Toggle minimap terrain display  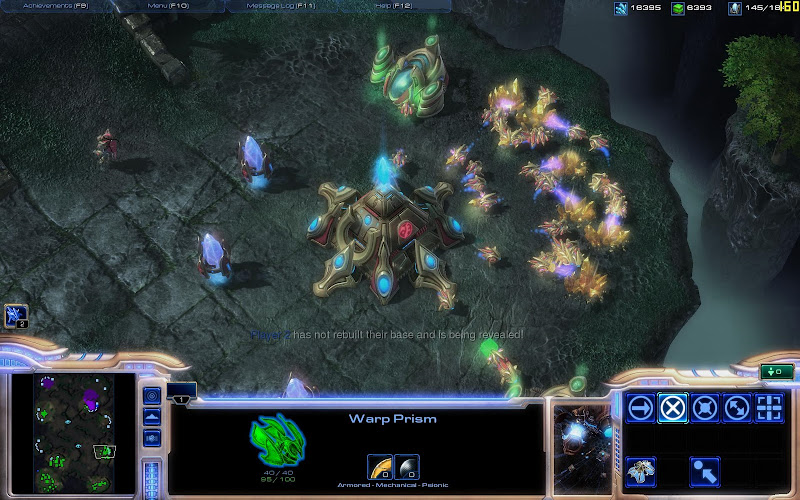(x=152, y=416)
